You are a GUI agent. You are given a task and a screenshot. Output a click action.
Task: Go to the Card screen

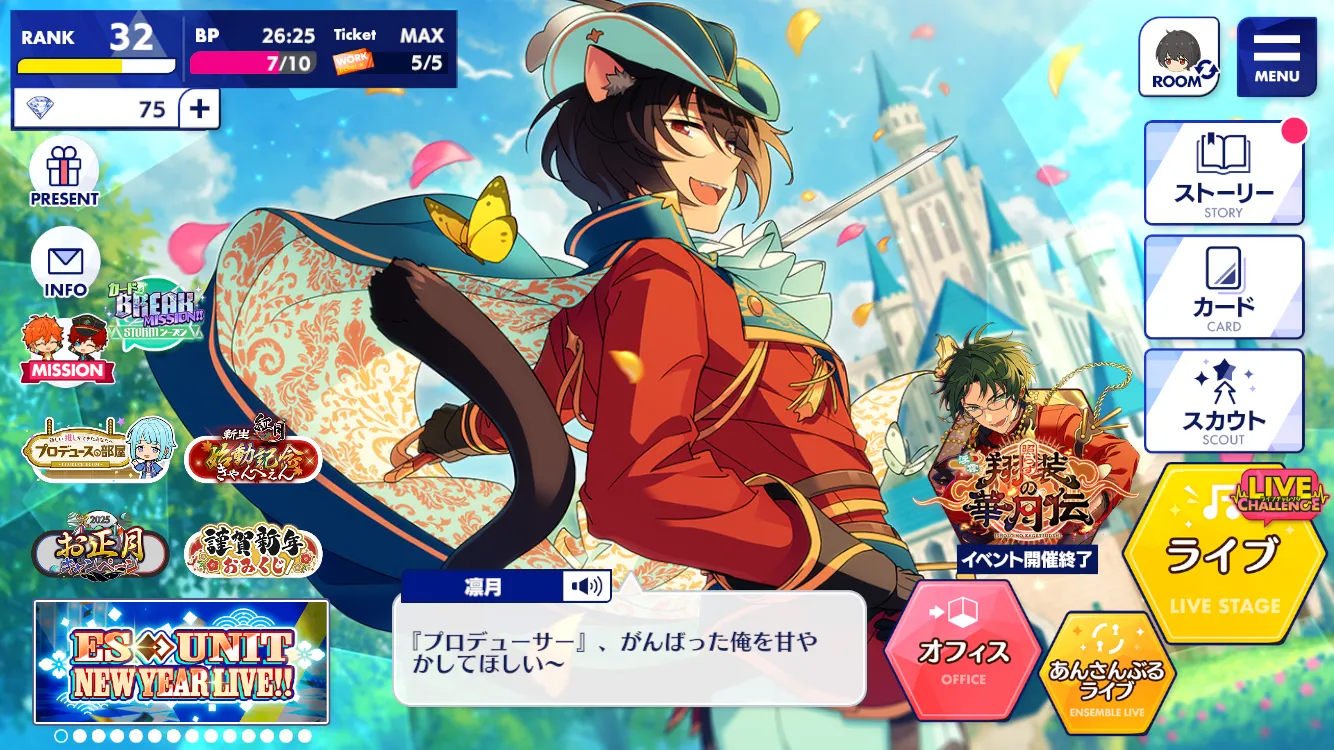pyautogui.click(x=1223, y=287)
